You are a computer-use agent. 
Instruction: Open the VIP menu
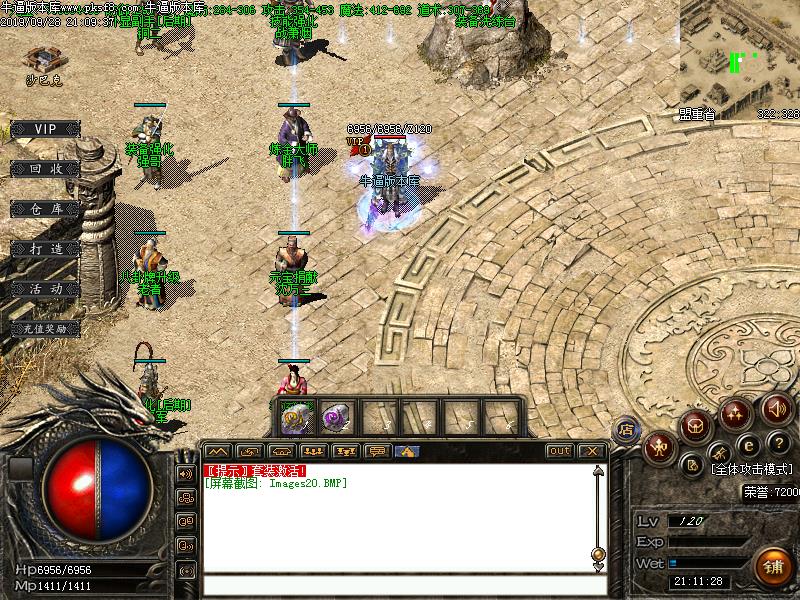click(45, 129)
